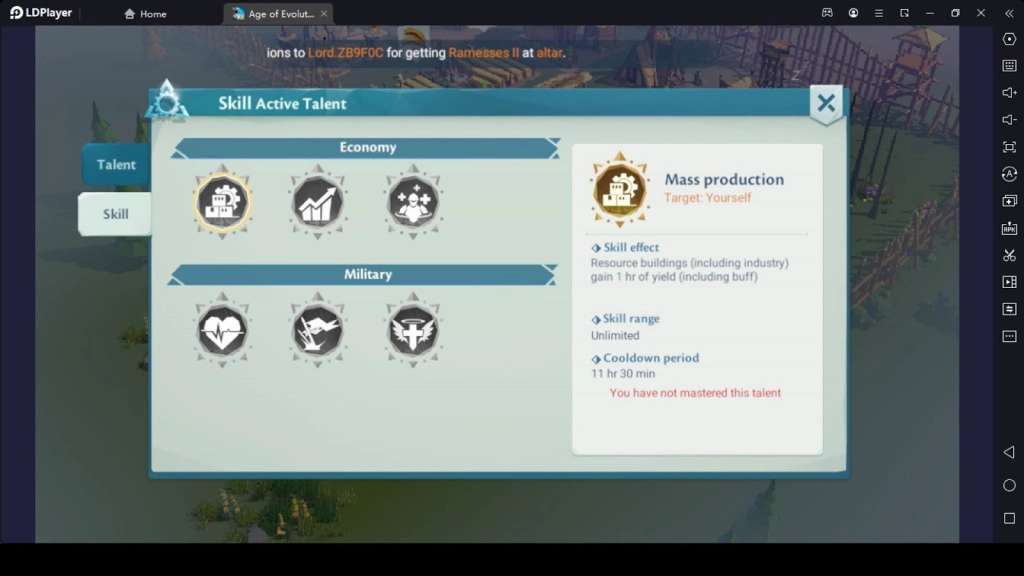Open the LDPlayer Home tab

pos(146,14)
